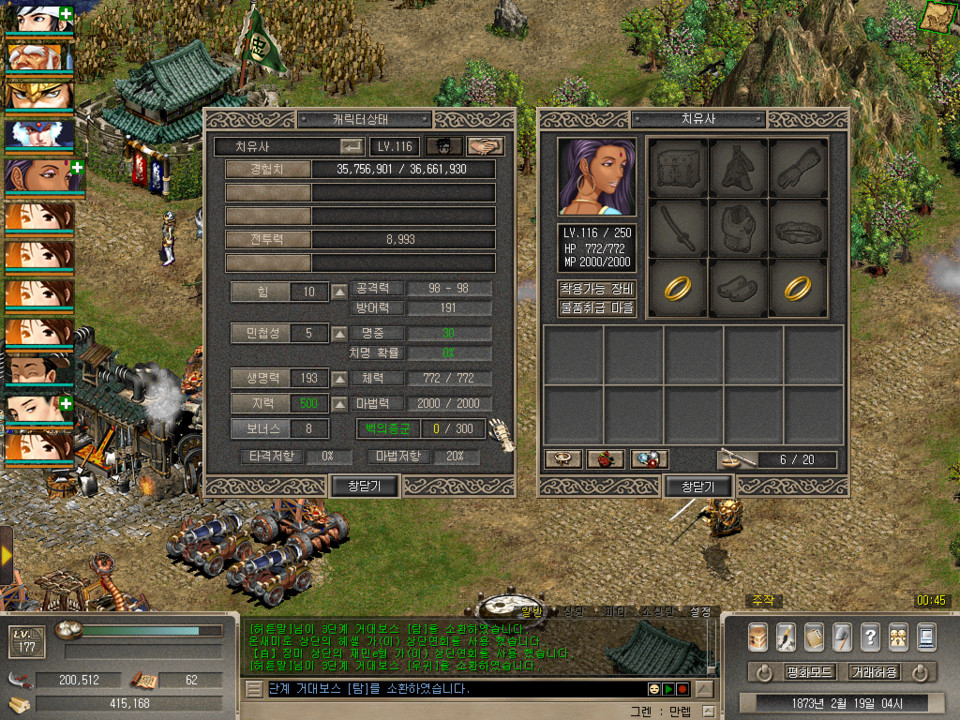The height and width of the screenshot is (720, 960).
Task: Select the helmeted warrior portrait in party list
Action: pyautogui.click(x=40, y=95)
